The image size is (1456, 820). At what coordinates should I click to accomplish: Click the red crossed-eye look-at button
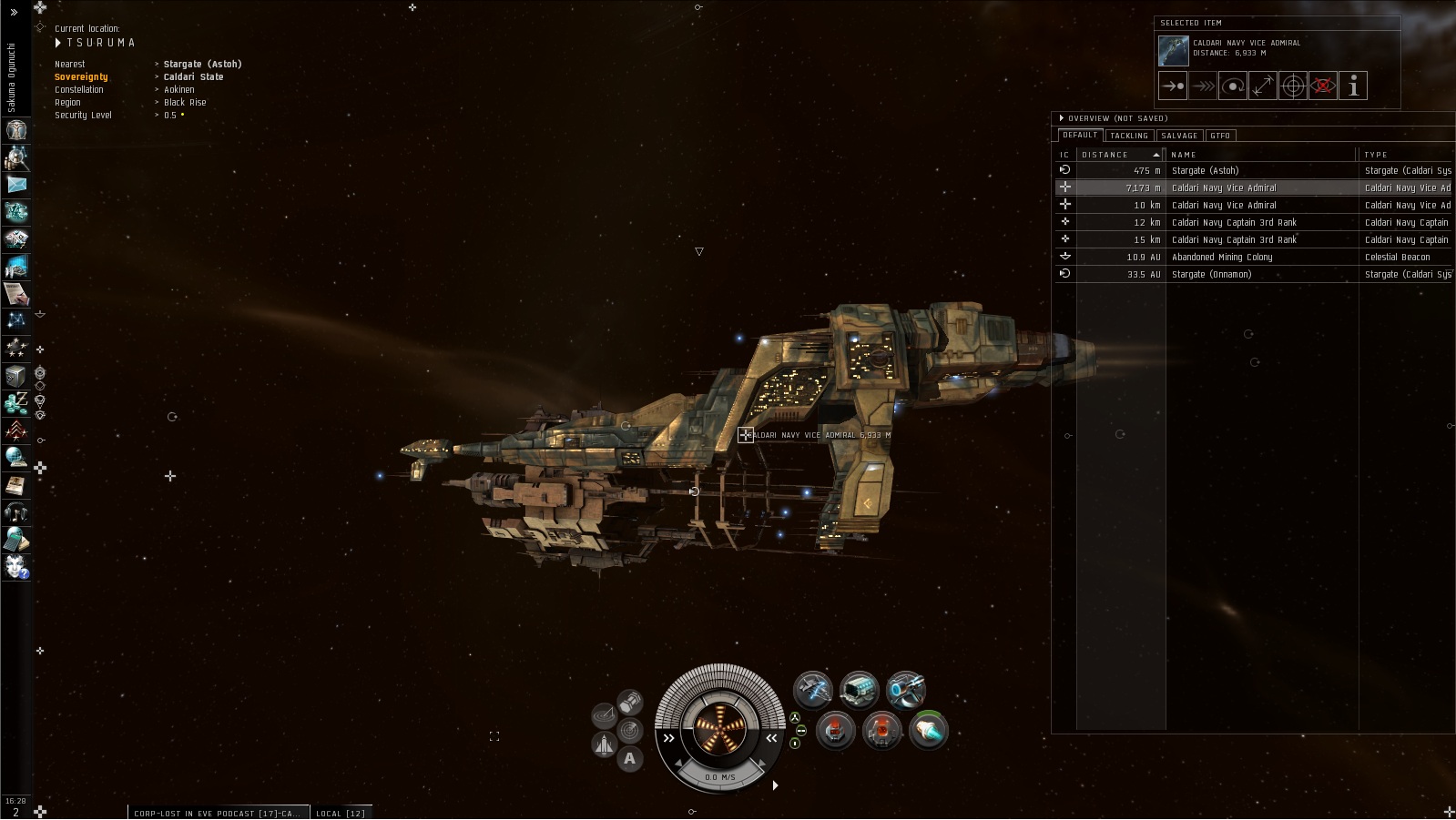coord(1323,86)
